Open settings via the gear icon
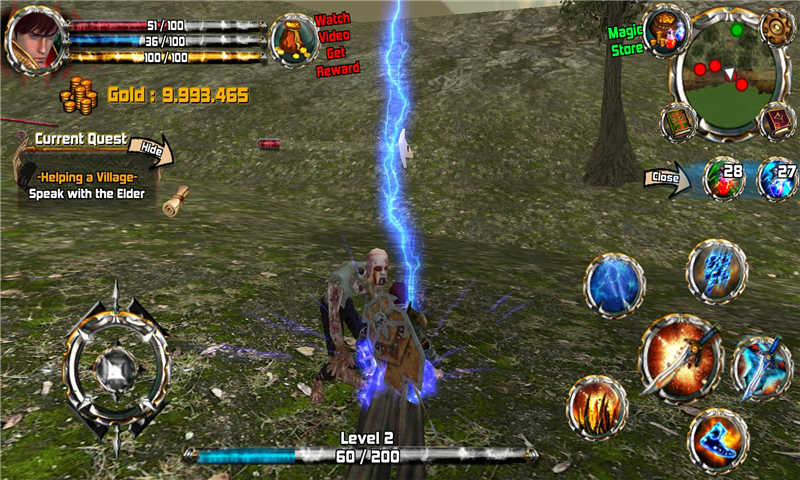Image resolution: width=800 pixels, height=480 pixels. [x=775, y=27]
